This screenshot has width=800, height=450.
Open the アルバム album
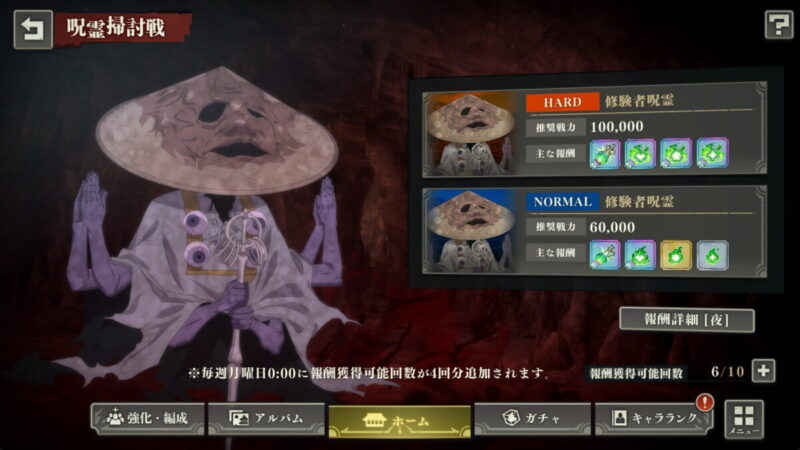pyautogui.click(x=267, y=418)
